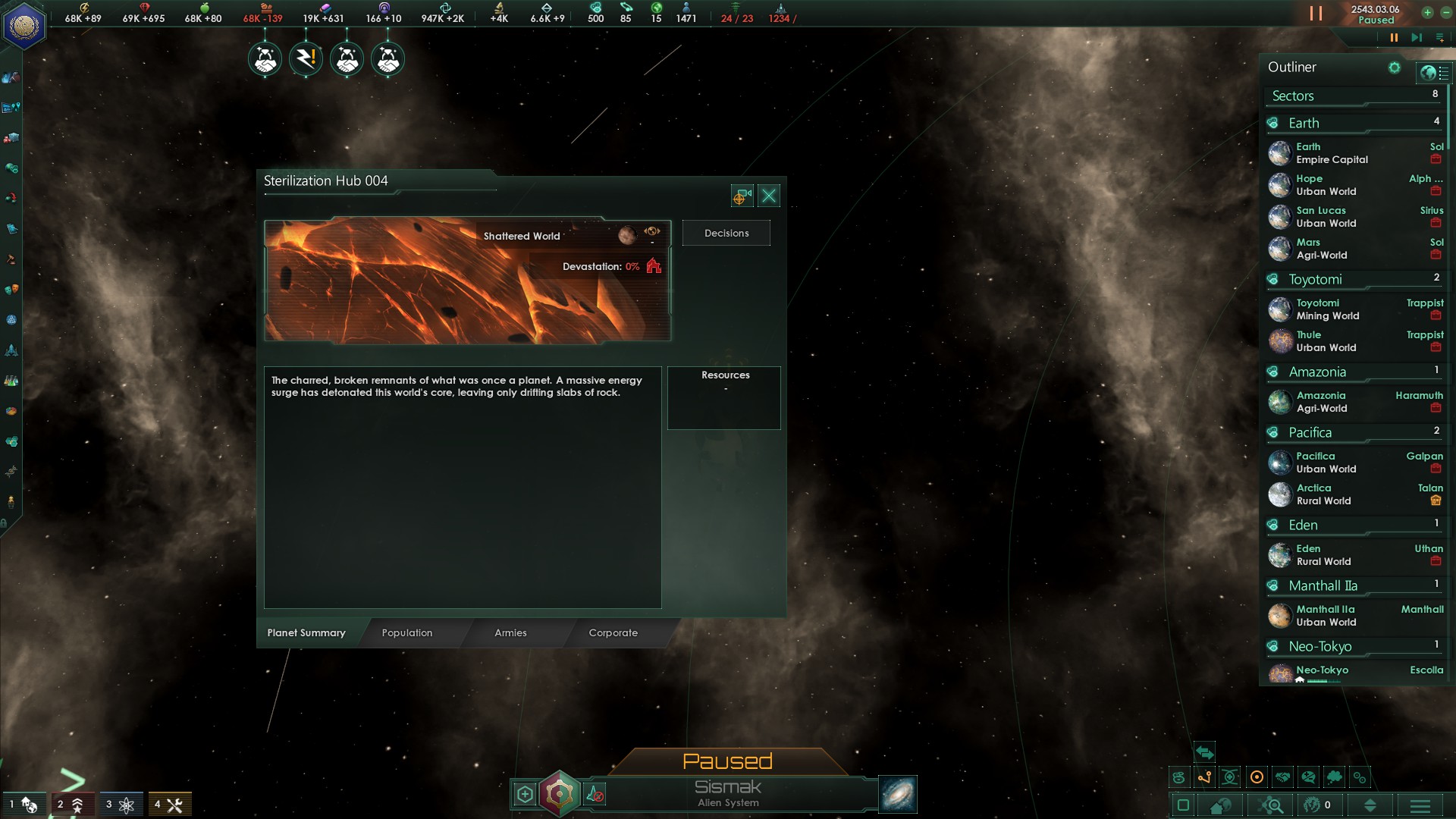Screen dimensions: 1456x819
Task: Open the galaxy map view
Action: coord(898,794)
